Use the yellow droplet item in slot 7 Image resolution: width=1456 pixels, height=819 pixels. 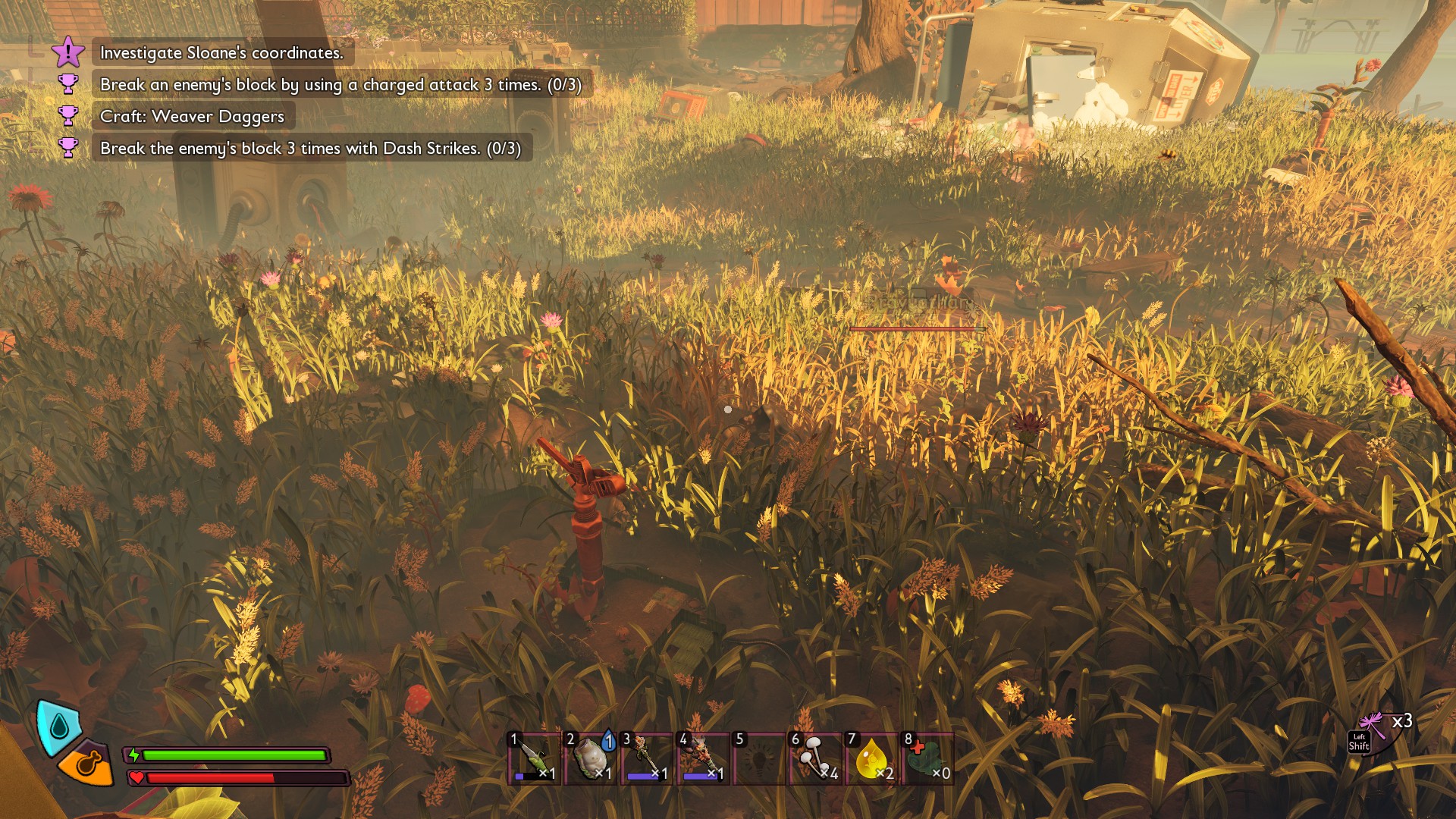coord(871,758)
